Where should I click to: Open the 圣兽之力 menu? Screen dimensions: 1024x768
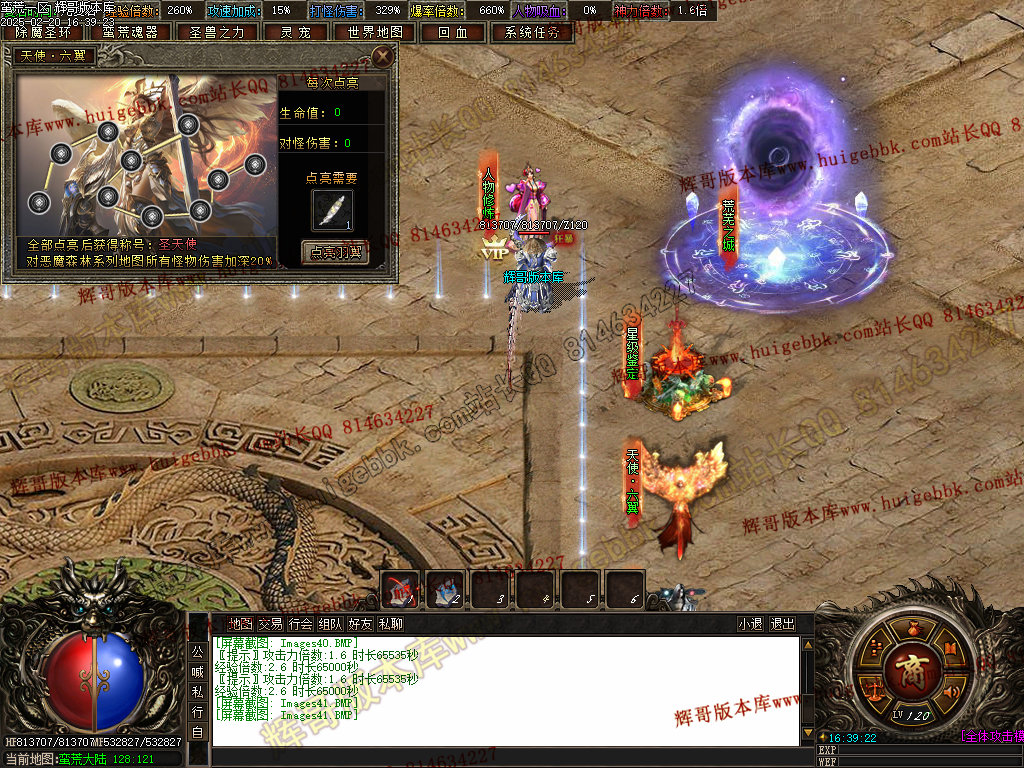click(x=217, y=32)
